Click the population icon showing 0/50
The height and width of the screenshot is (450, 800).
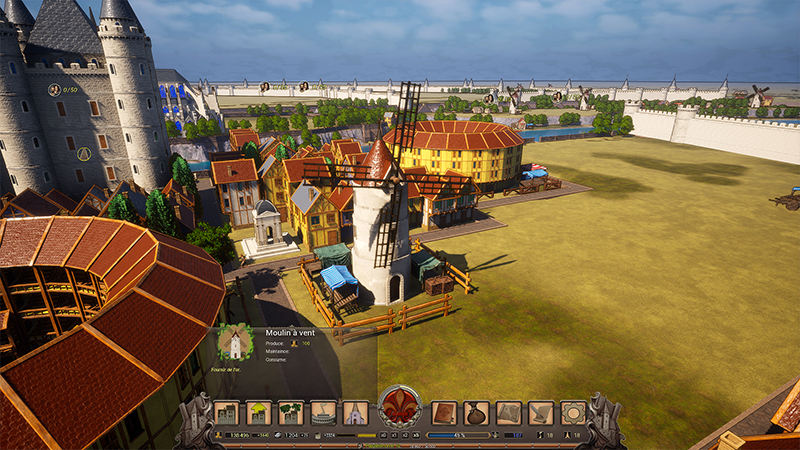[54, 90]
